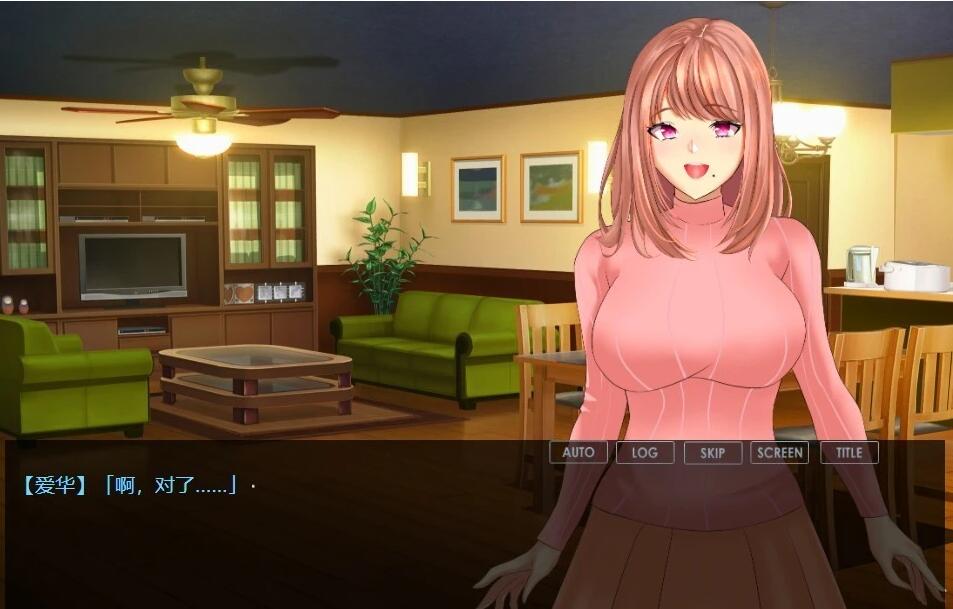
Task: Open the dialogue LOG
Action: click(645, 452)
